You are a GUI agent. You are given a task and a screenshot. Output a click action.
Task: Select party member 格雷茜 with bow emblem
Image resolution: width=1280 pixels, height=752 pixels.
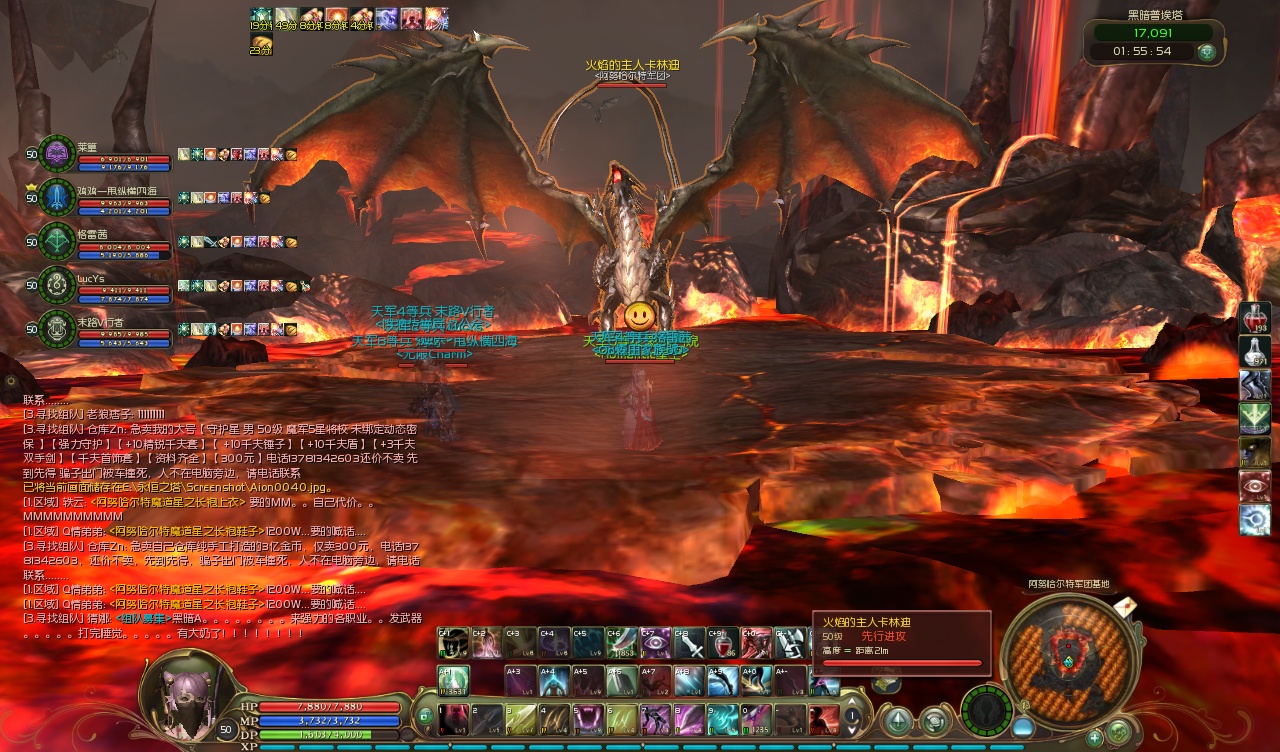pyautogui.click(x=58, y=242)
